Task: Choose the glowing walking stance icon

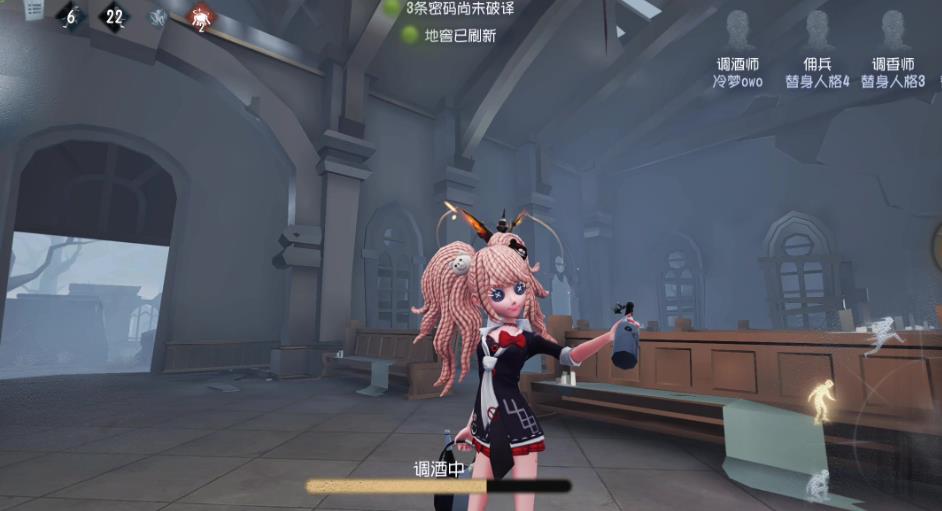Action: tap(820, 398)
